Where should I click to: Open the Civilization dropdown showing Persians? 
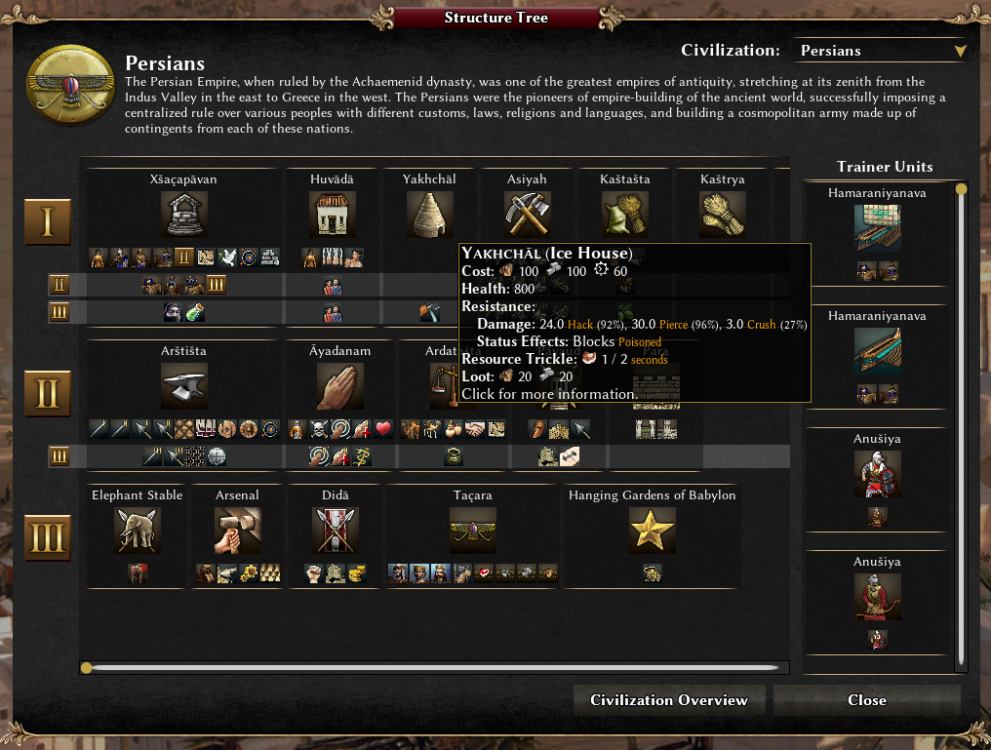pyautogui.click(x=881, y=51)
